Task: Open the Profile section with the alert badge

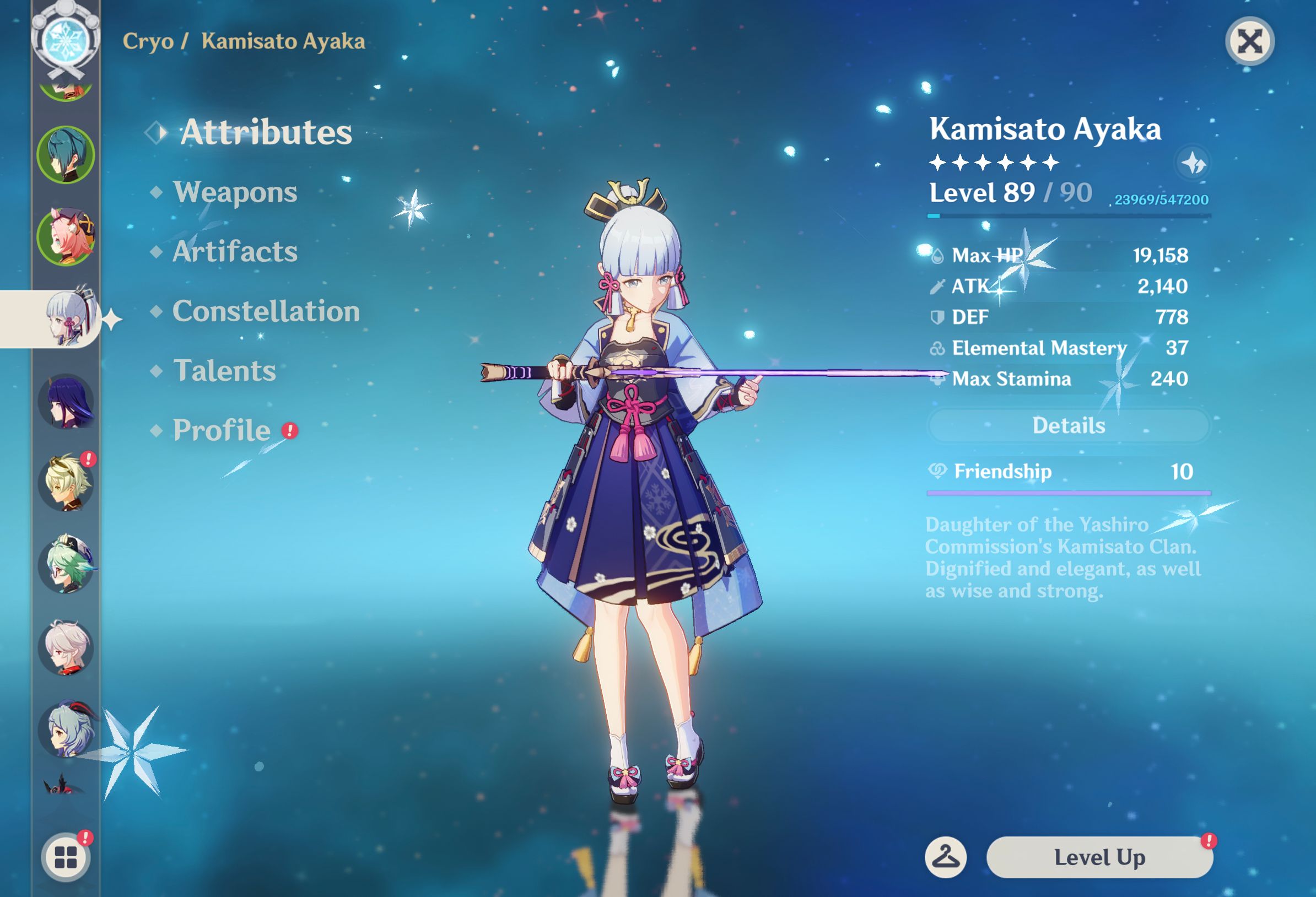Action: click(221, 430)
